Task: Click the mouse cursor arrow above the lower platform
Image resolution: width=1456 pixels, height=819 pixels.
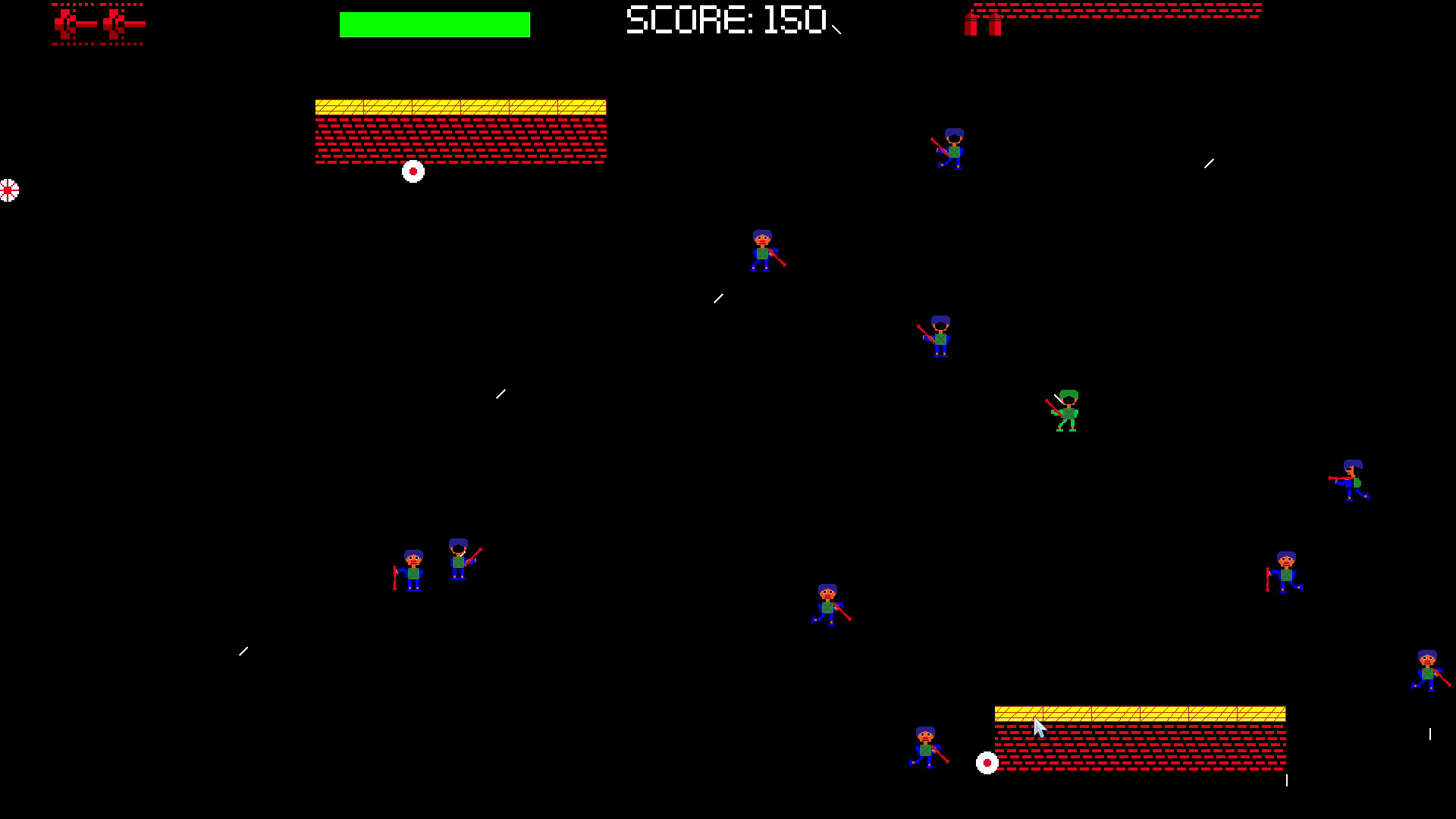Action: pyautogui.click(x=1037, y=726)
